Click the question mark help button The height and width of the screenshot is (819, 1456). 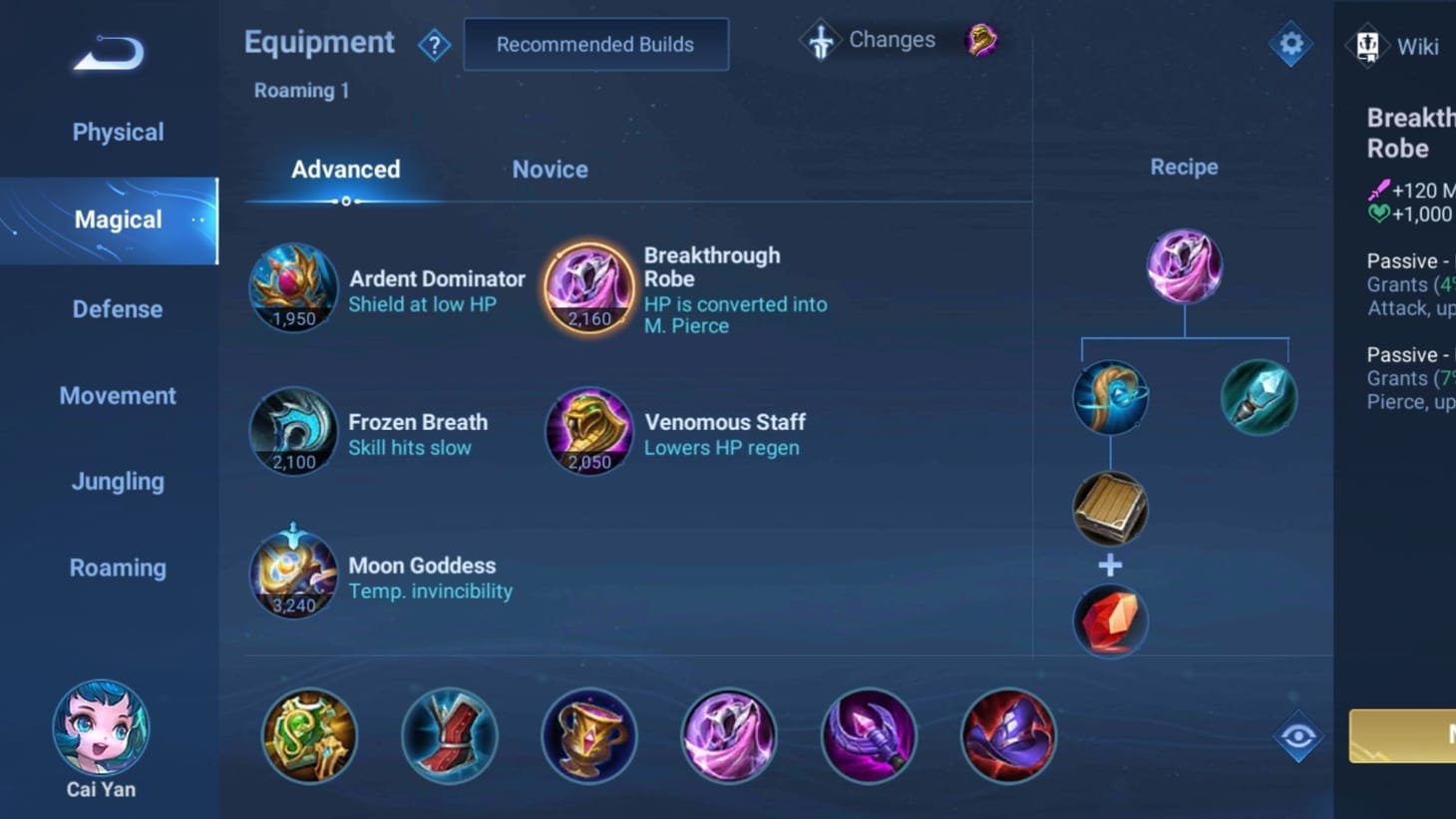tap(435, 45)
